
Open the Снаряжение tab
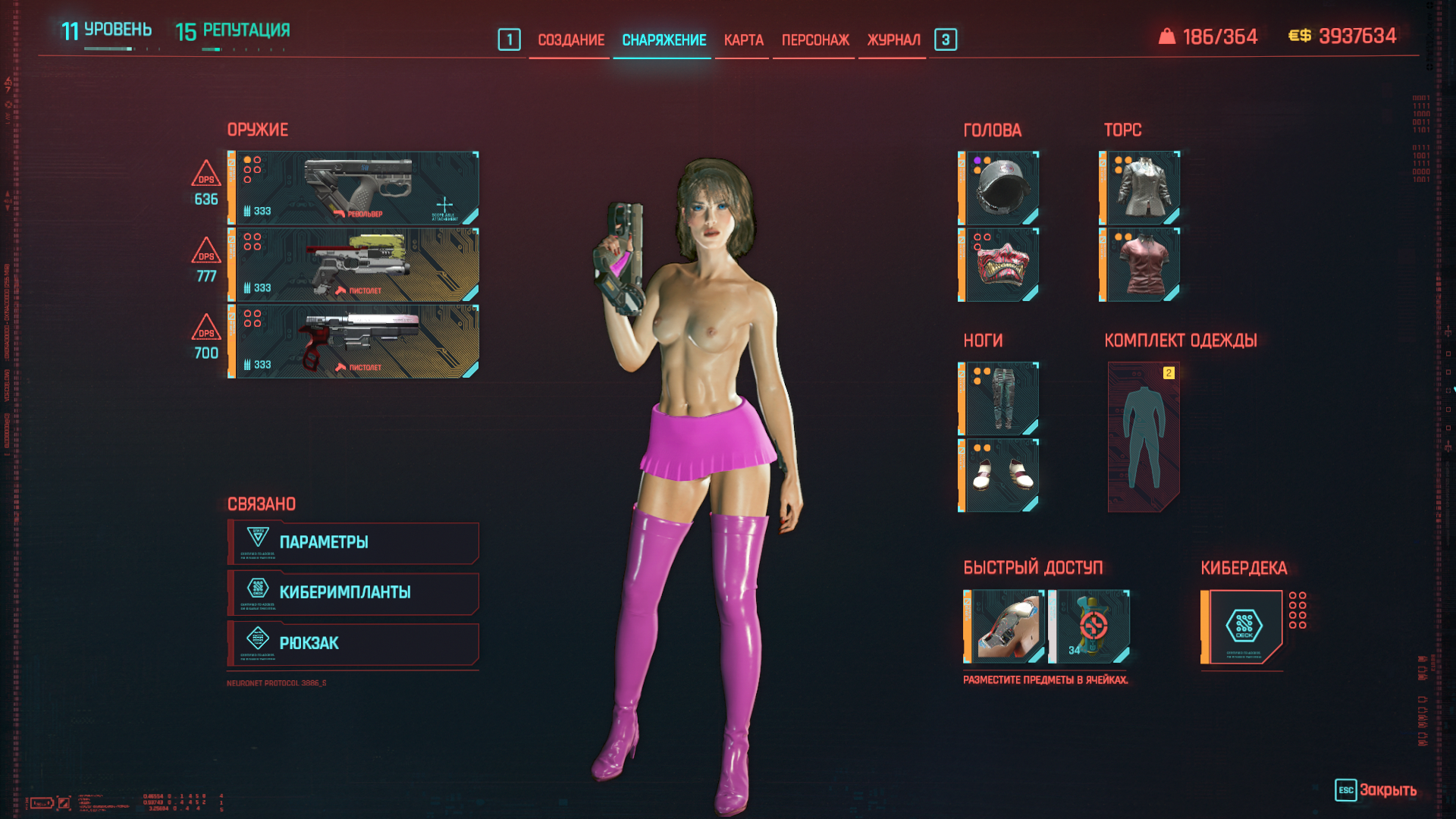pos(664,40)
